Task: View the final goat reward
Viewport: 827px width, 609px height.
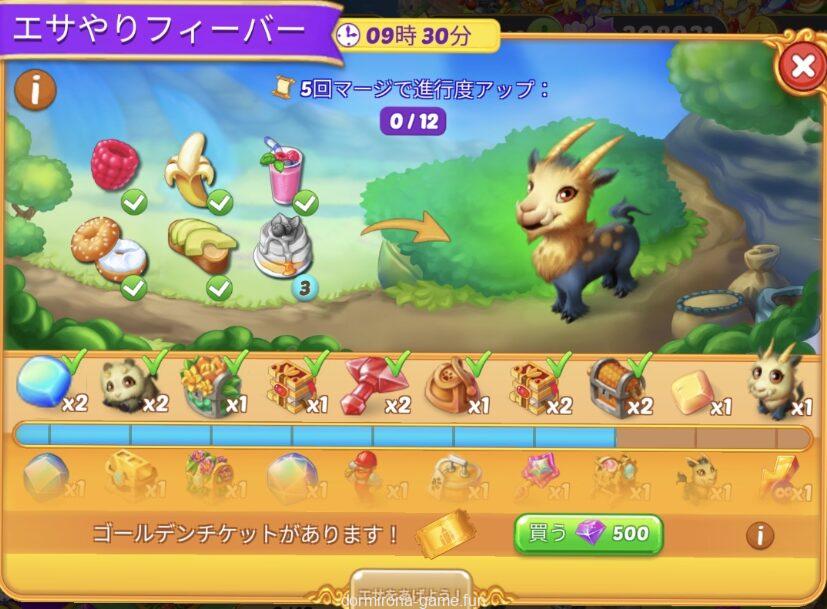Action: [x=775, y=382]
